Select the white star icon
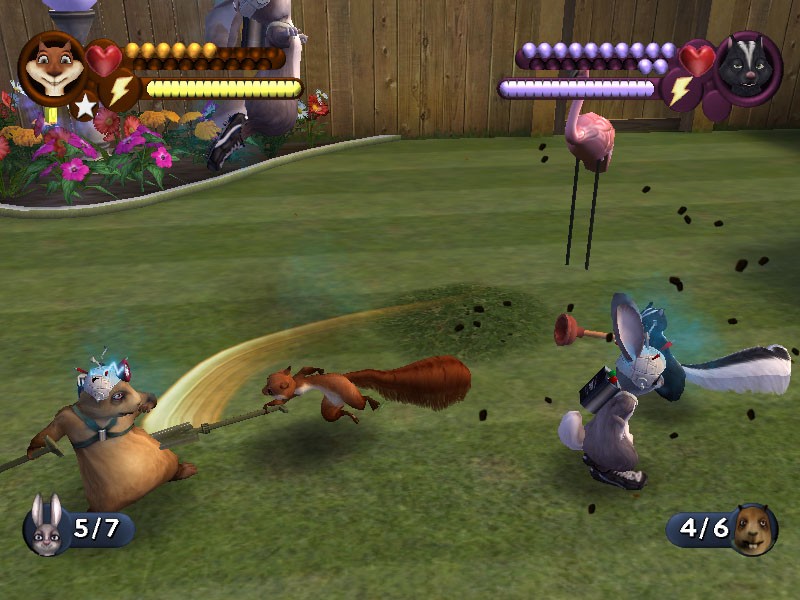The height and width of the screenshot is (600, 800). coord(84,105)
